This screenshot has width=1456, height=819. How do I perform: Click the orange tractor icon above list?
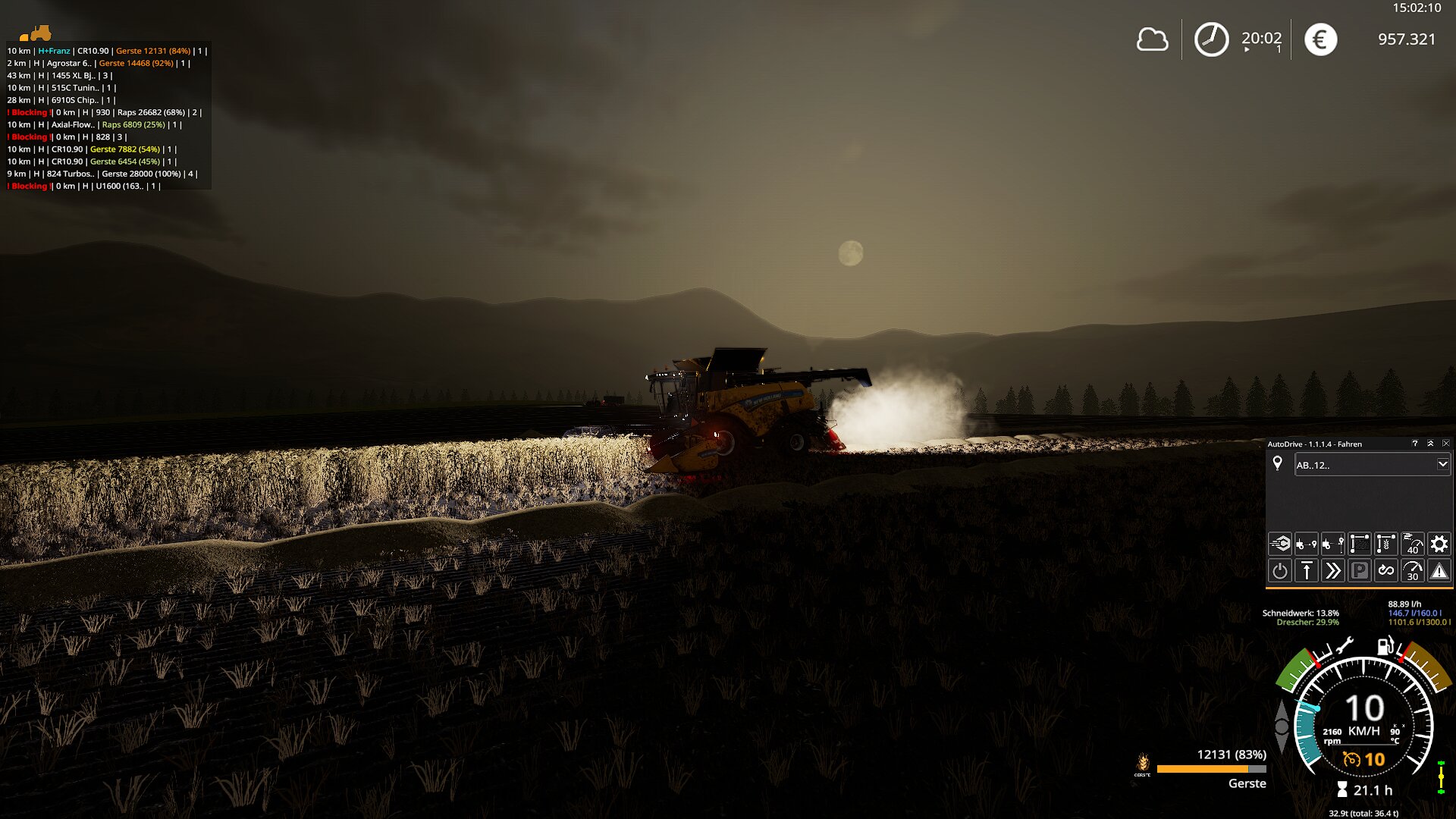[x=36, y=33]
